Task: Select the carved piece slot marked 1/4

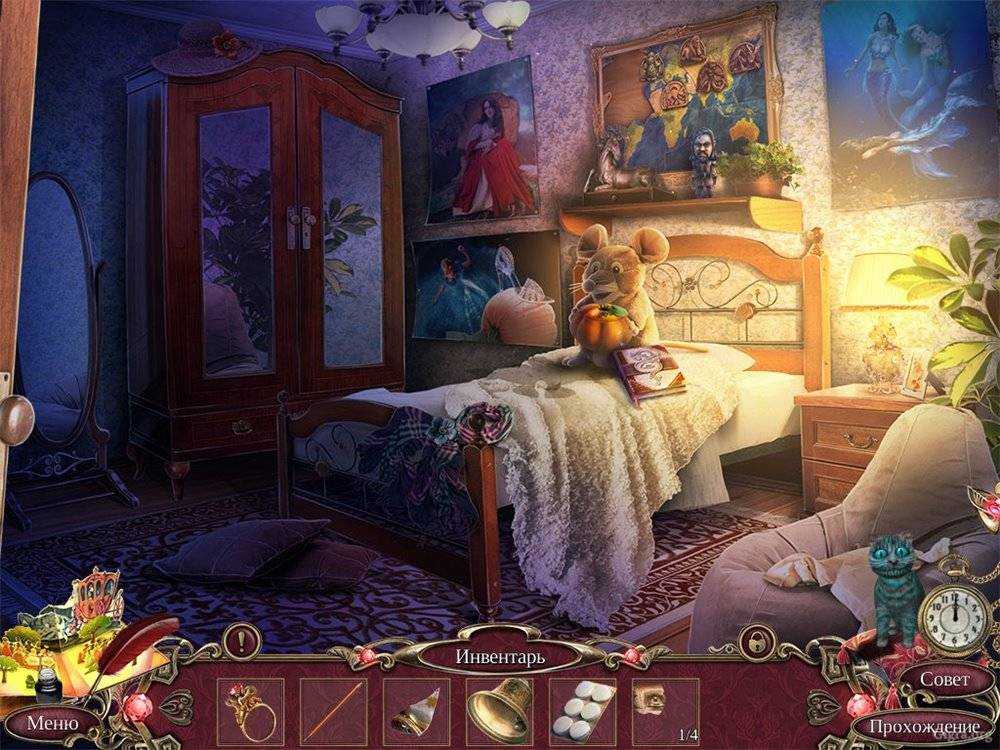Action: coord(665,711)
